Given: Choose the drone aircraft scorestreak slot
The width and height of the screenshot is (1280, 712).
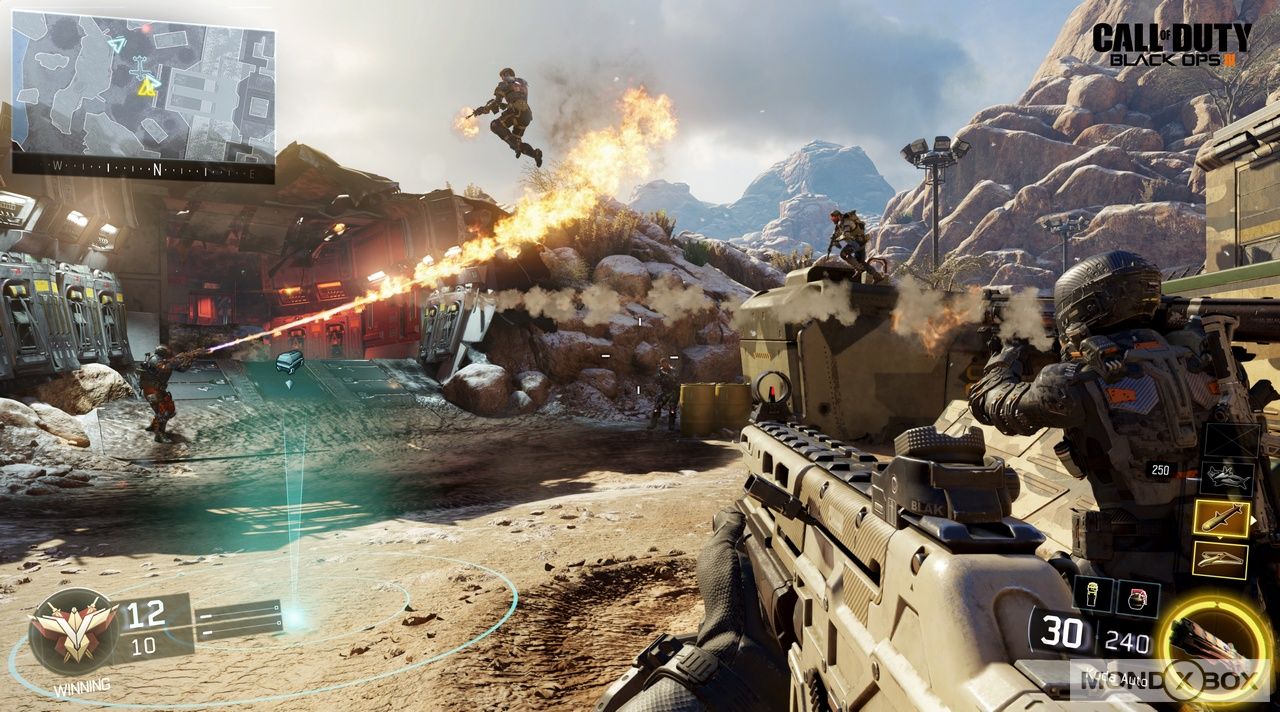Looking at the screenshot, I should point(1227,477).
